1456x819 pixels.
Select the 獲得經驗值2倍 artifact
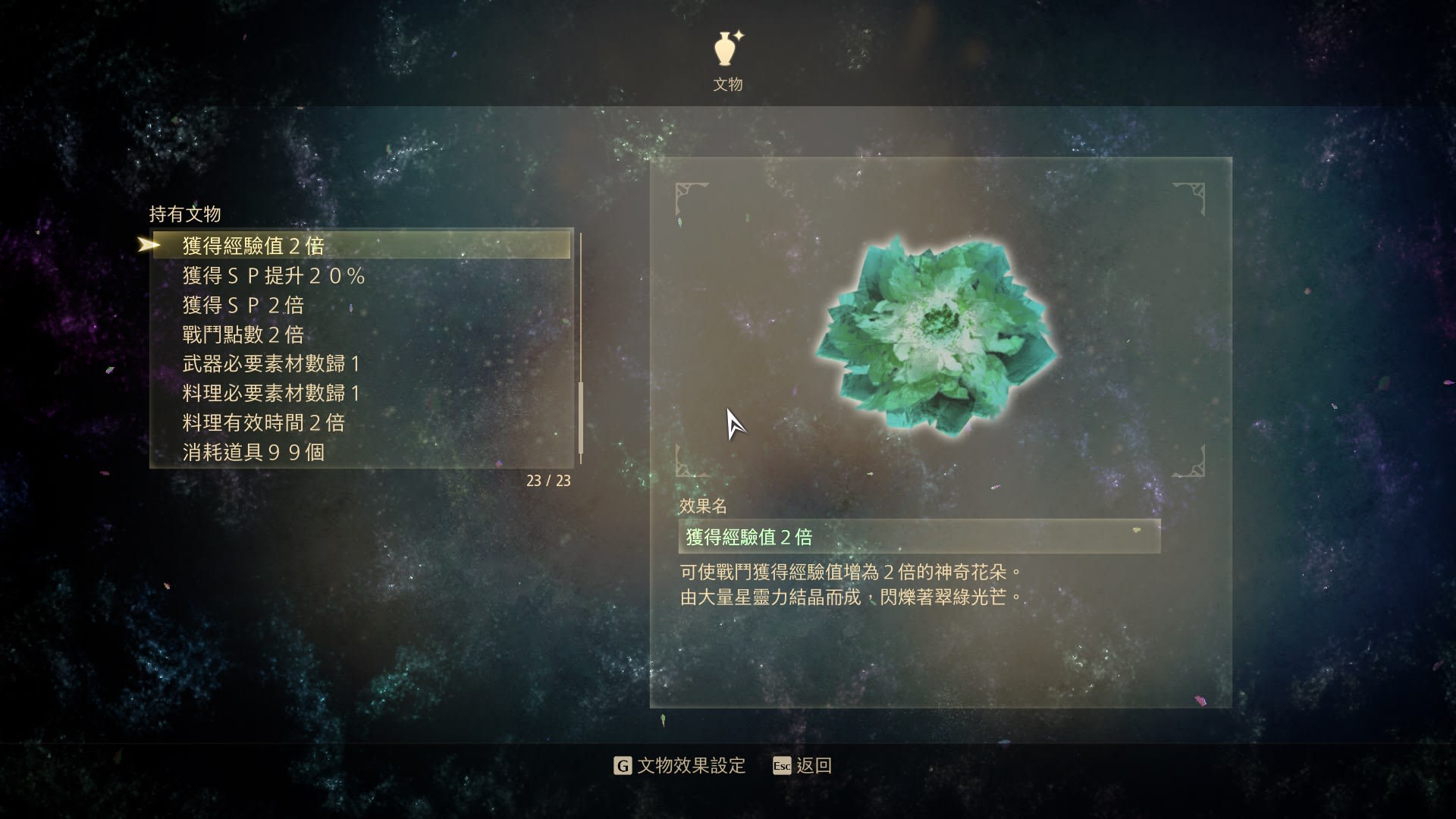253,246
